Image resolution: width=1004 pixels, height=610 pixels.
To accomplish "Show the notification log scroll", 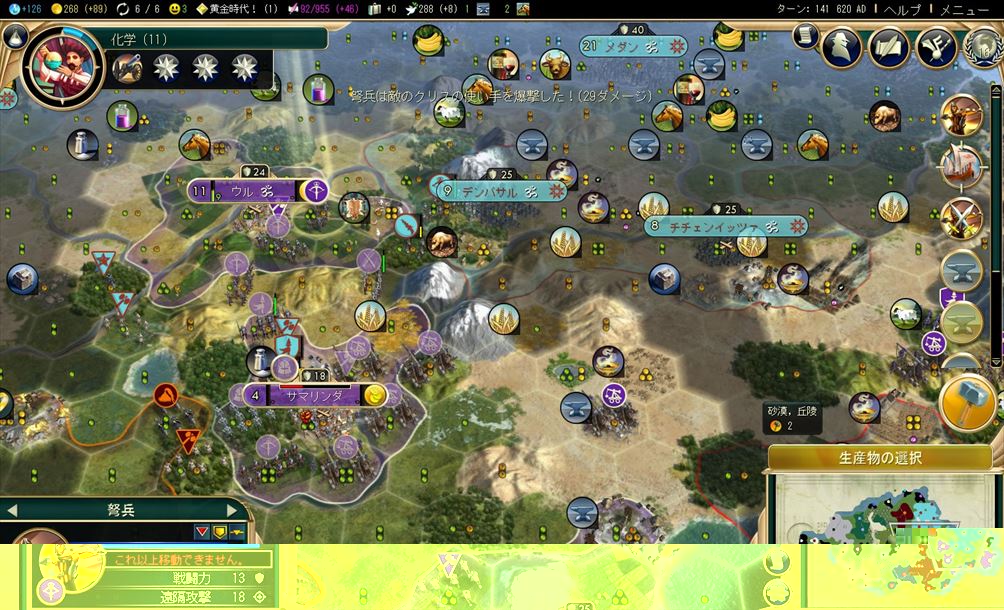I will [x=805, y=36].
